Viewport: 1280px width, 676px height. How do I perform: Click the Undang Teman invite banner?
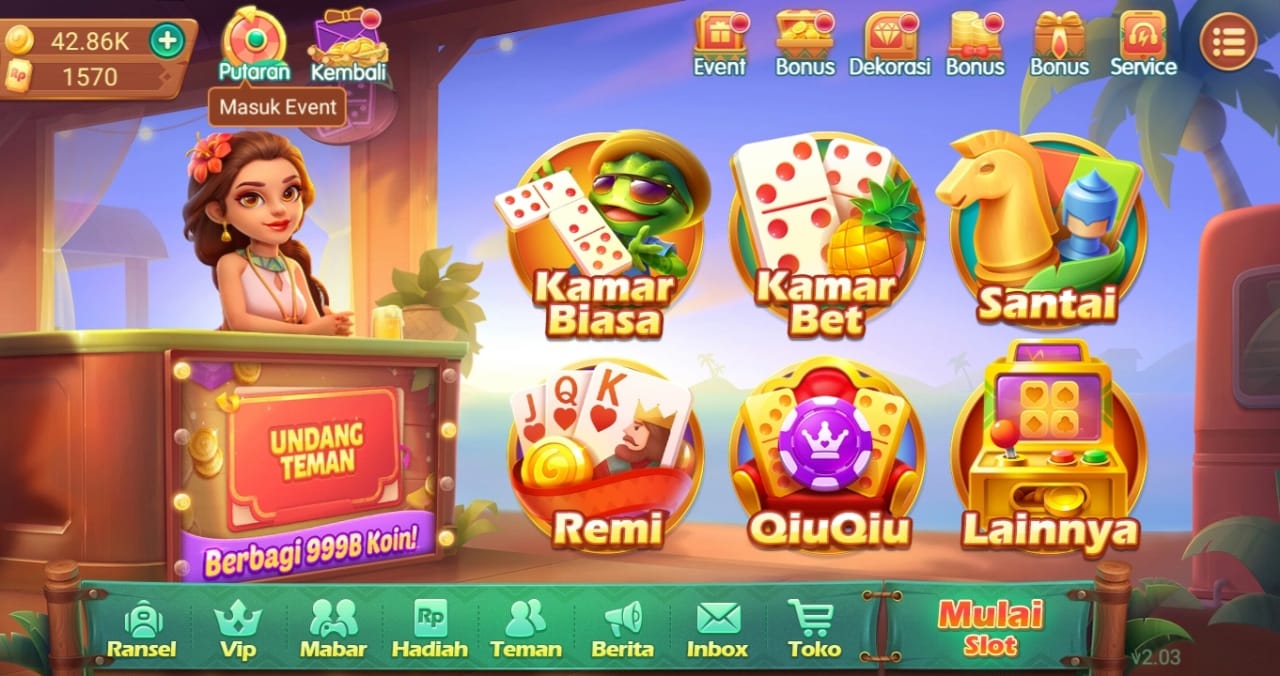click(313, 456)
